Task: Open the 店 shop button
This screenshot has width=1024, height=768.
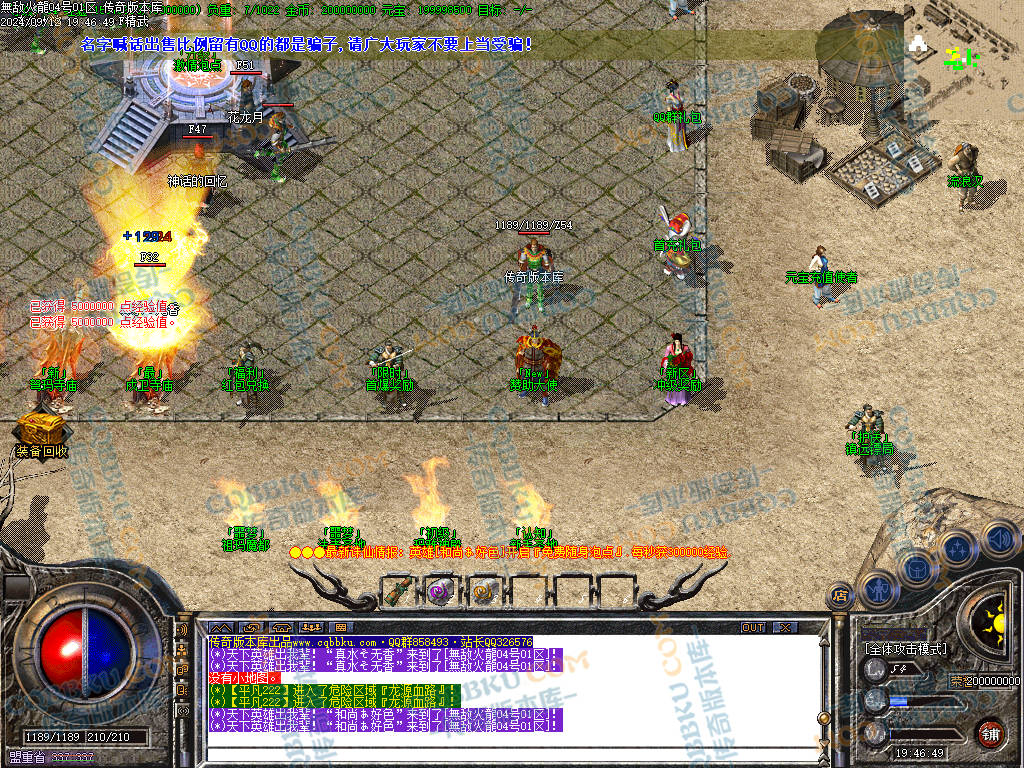Action: (841, 595)
